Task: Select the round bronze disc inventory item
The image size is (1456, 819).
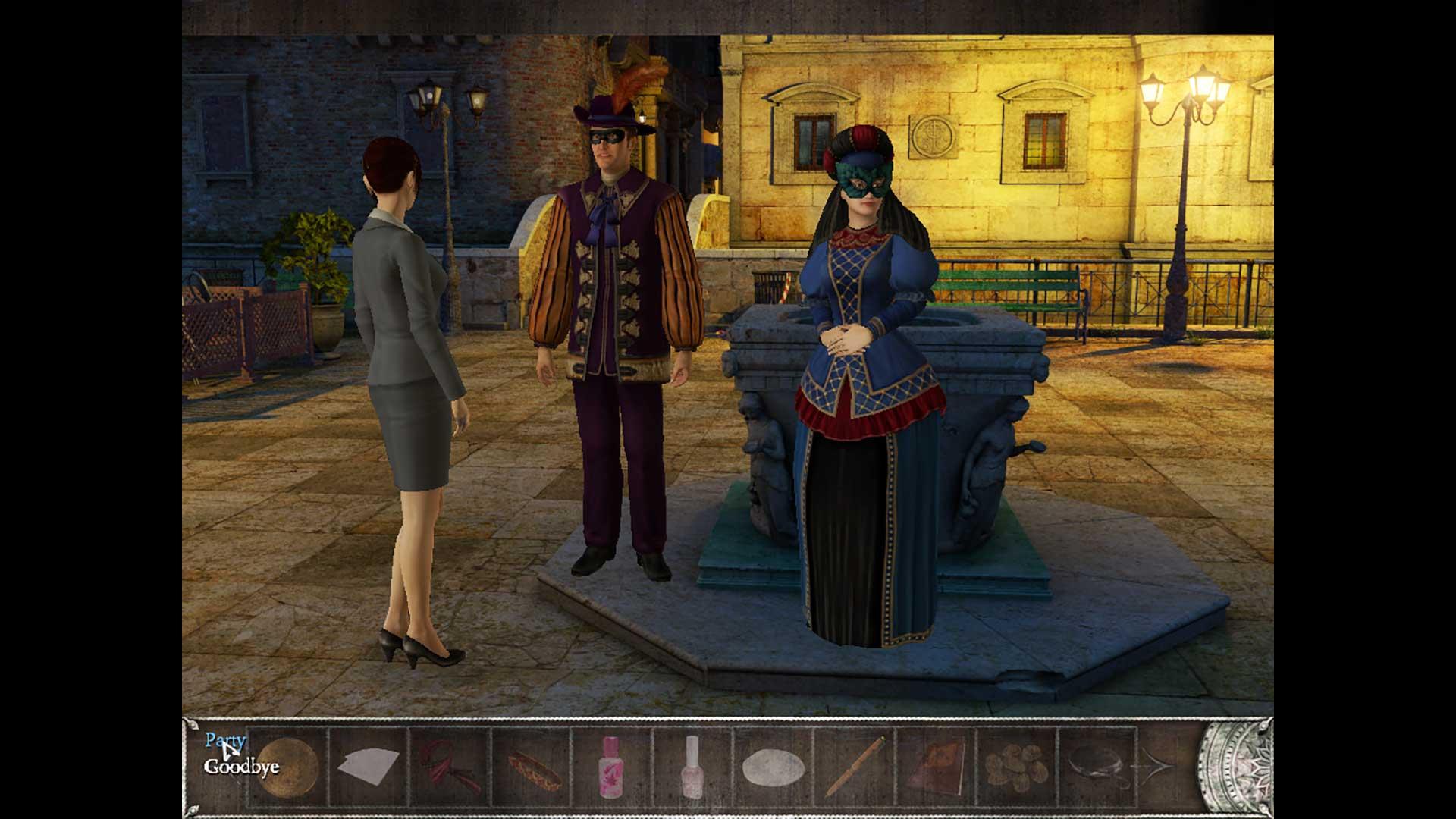Action: [x=289, y=767]
